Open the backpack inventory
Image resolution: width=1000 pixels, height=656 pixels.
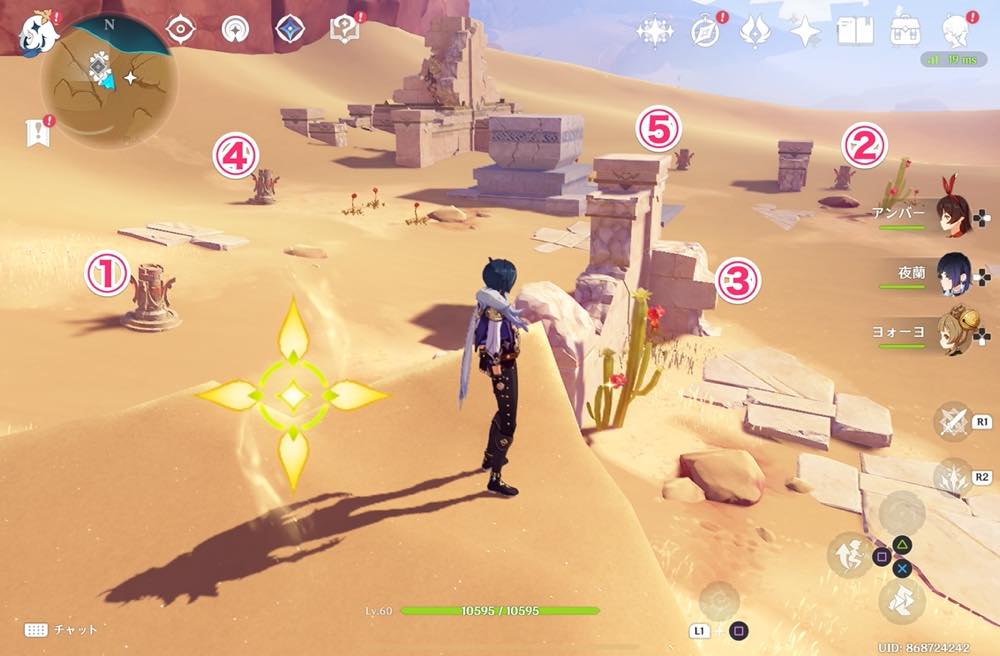[906, 32]
